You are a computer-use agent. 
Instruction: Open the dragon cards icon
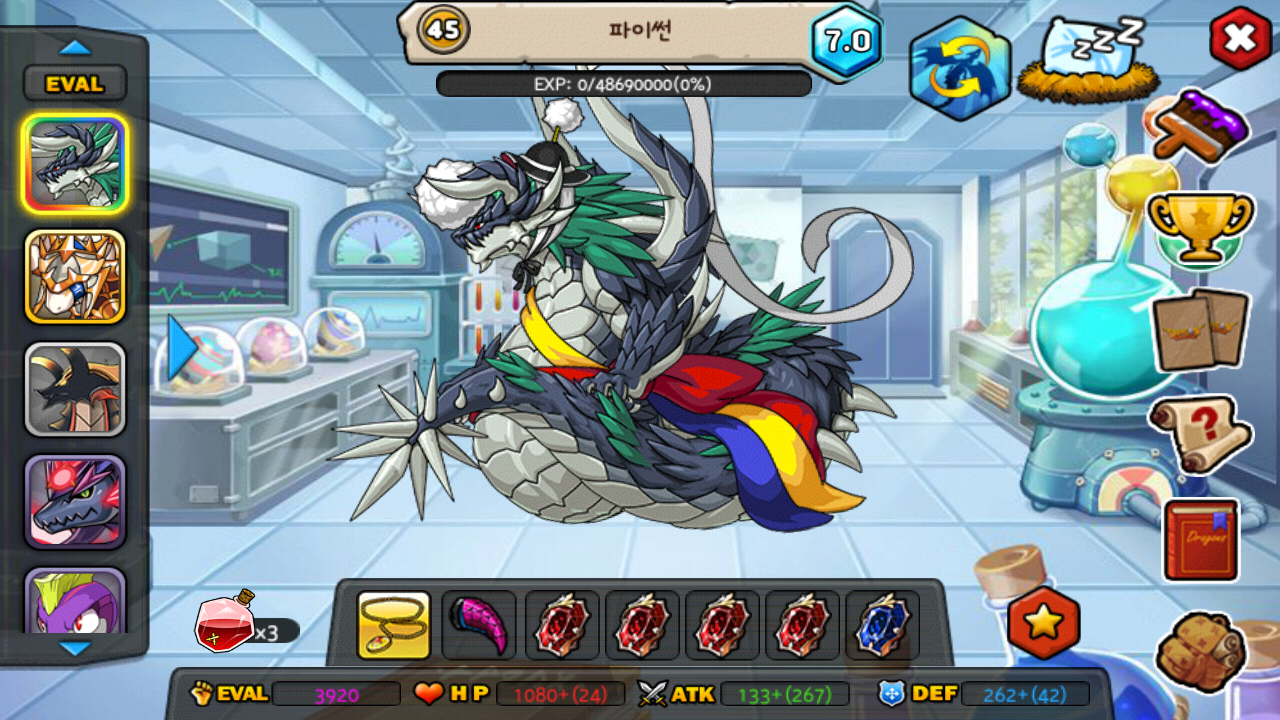(x=1200, y=328)
